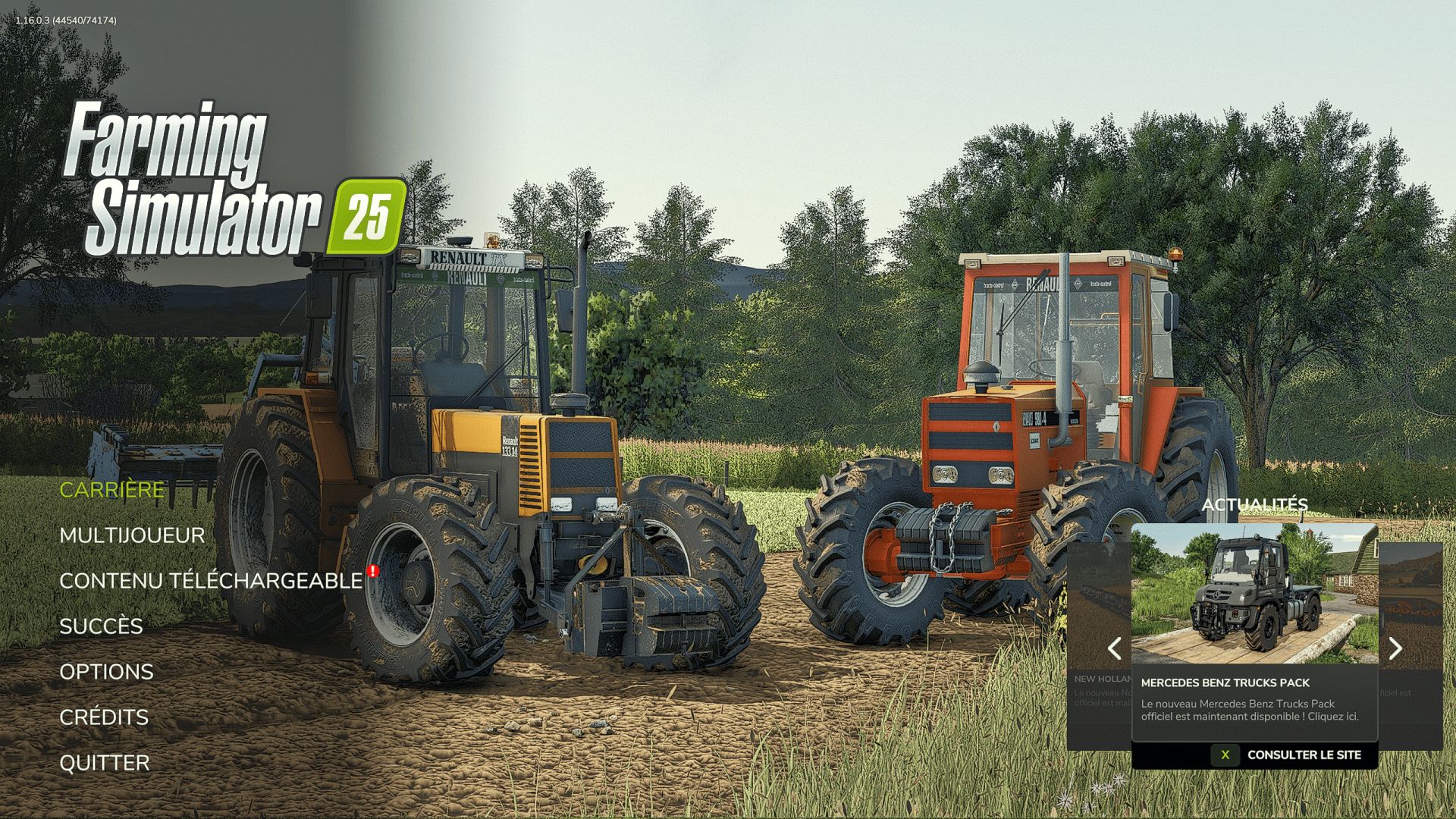Advance to the next news item
This screenshot has height=819, width=1456.
1395,648
